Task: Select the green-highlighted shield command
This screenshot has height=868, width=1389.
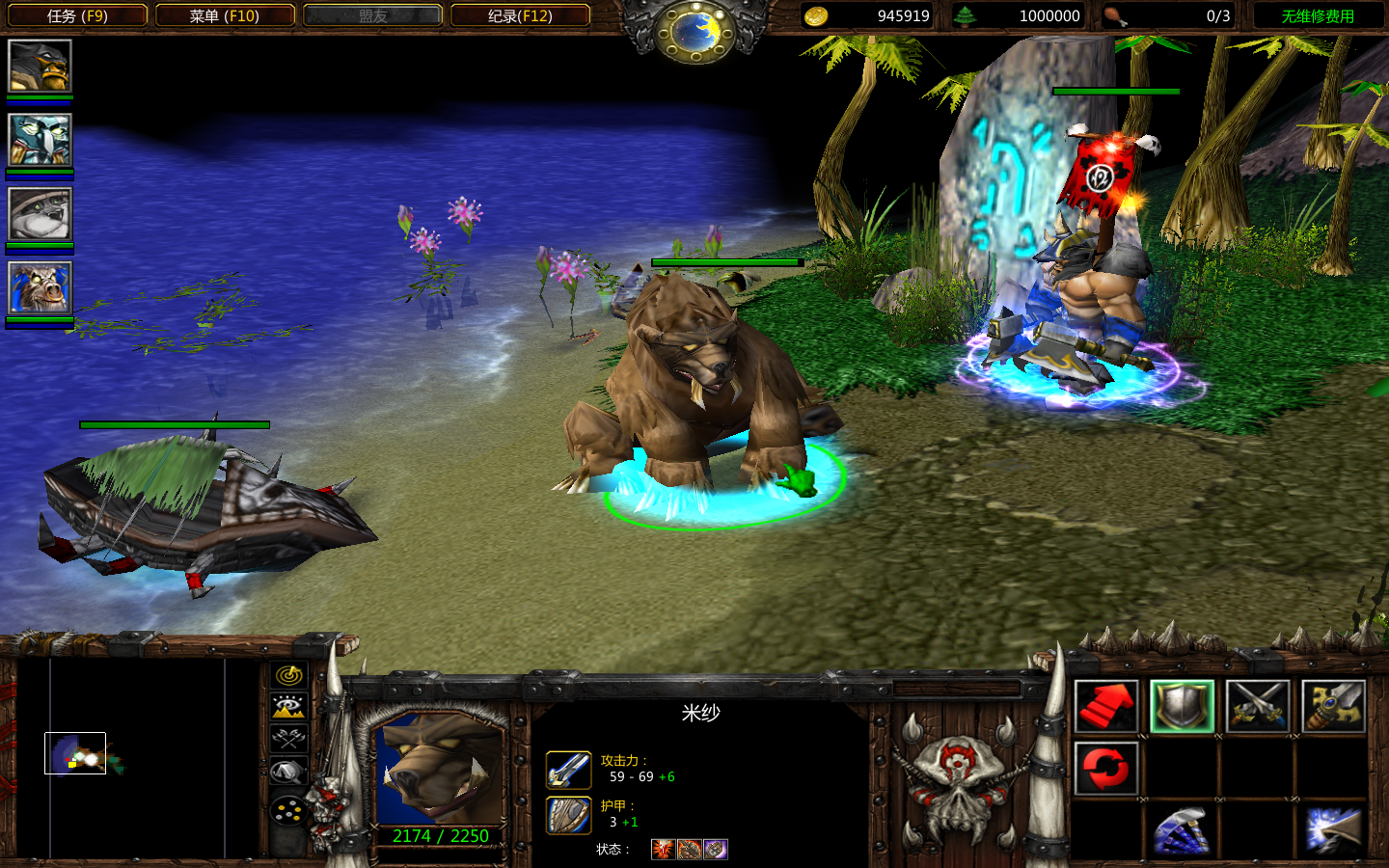Action: coord(1182,706)
